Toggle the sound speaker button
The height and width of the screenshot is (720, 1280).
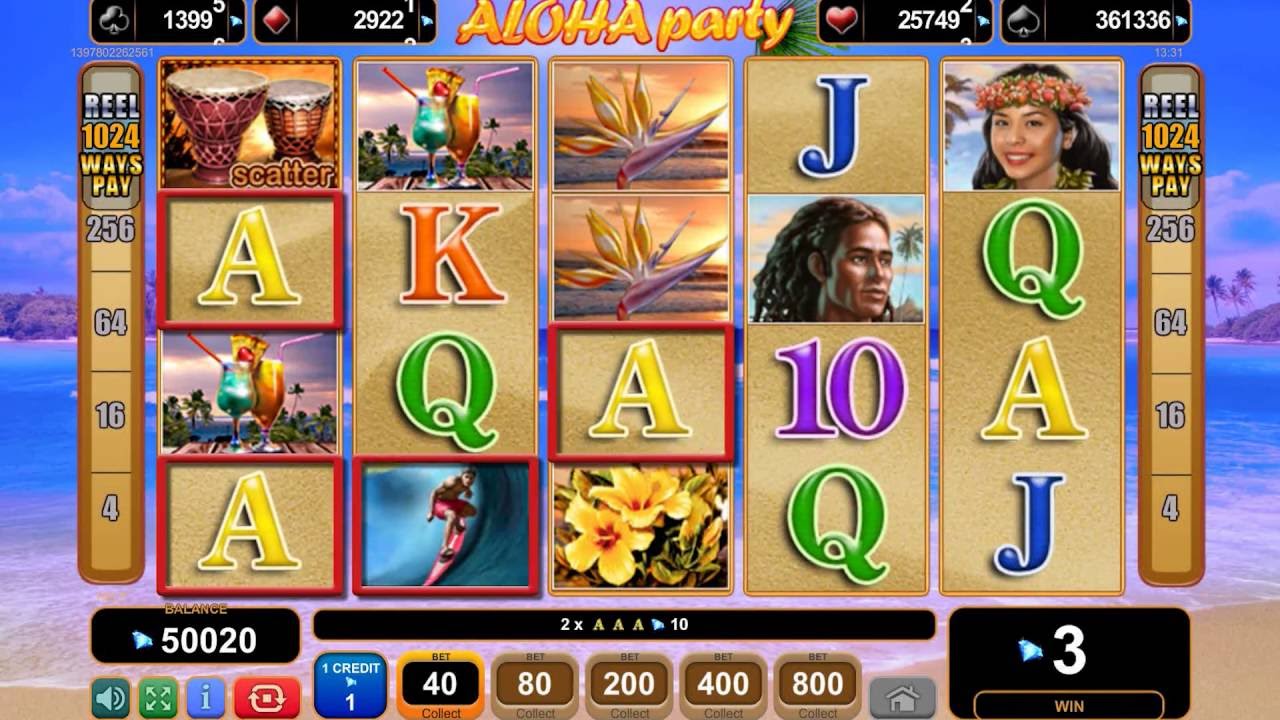tap(110, 696)
